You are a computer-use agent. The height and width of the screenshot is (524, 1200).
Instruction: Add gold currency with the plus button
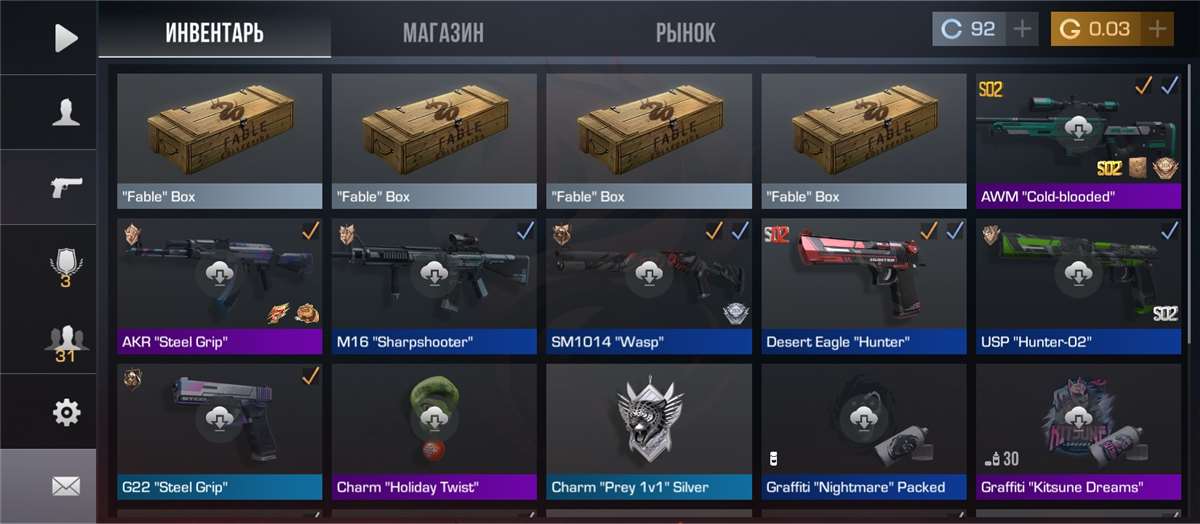(1158, 29)
